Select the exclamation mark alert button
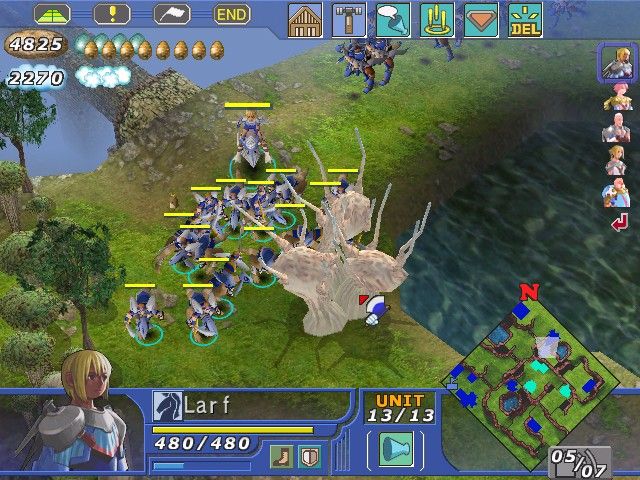The image size is (640, 480). [x=112, y=15]
